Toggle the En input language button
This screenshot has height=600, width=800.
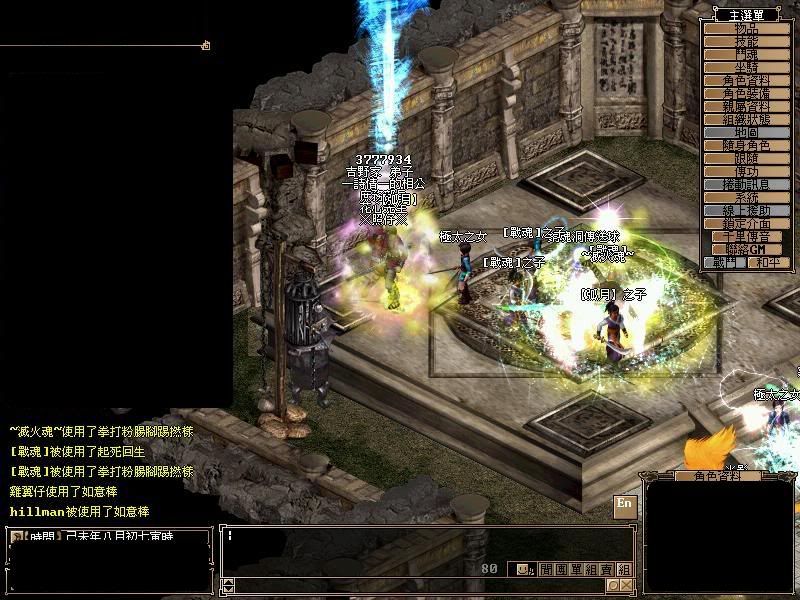coord(624,503)
